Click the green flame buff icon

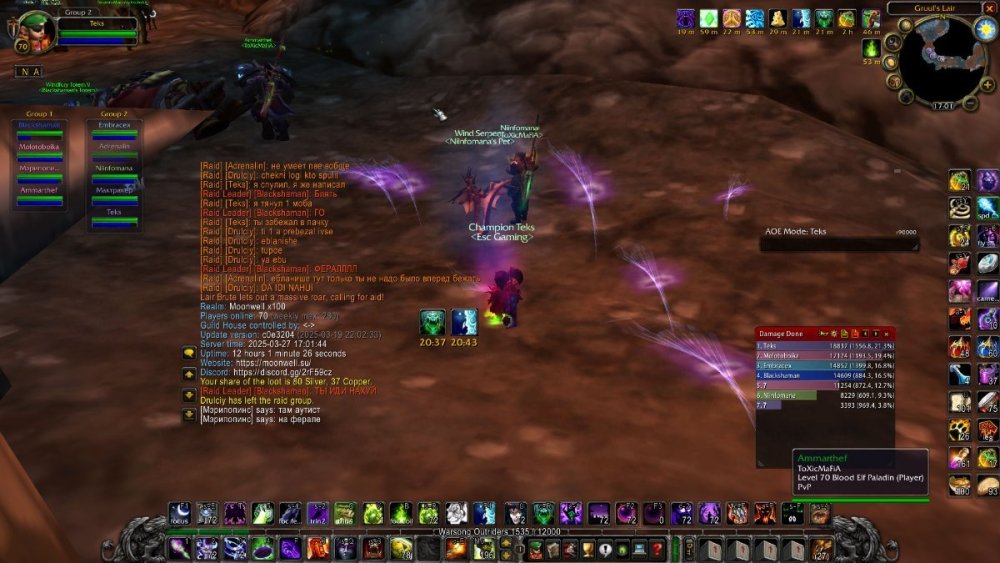click(x=871, y=47)
